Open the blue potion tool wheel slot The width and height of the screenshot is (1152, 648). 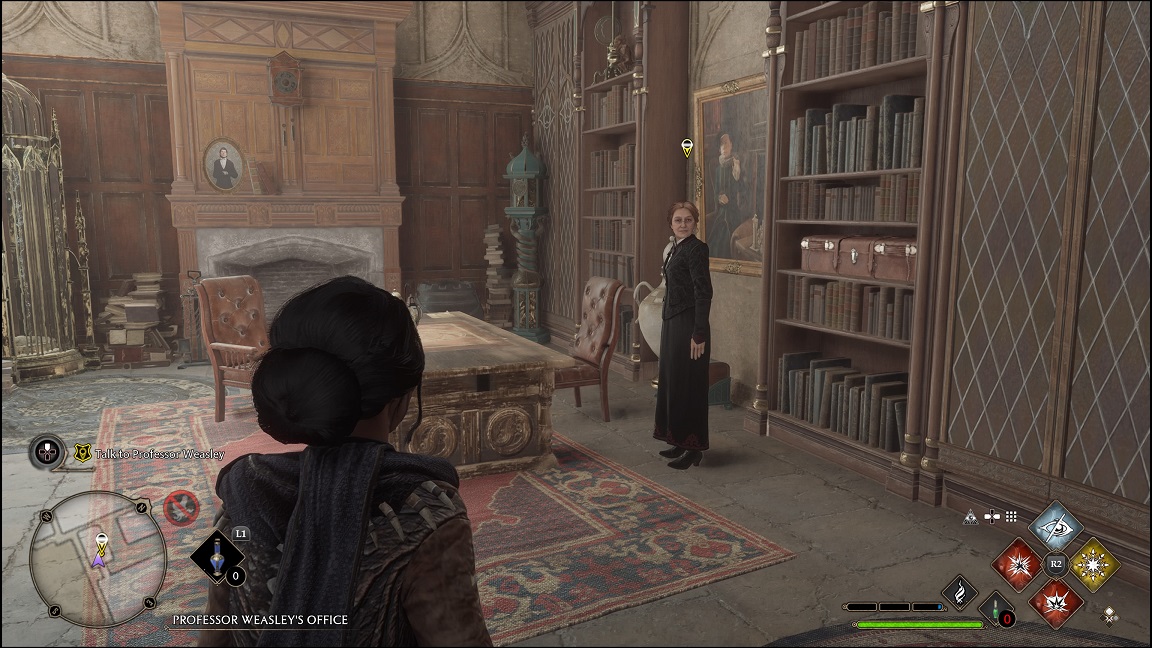(217, 558)
